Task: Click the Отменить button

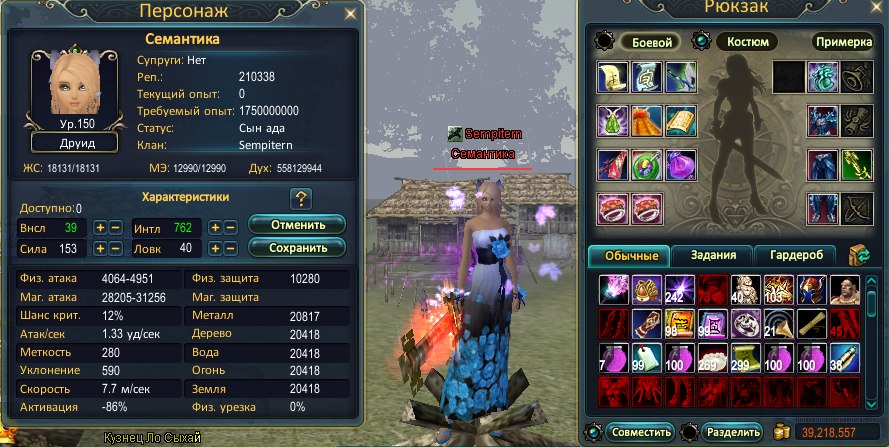Action: [296, 224]
